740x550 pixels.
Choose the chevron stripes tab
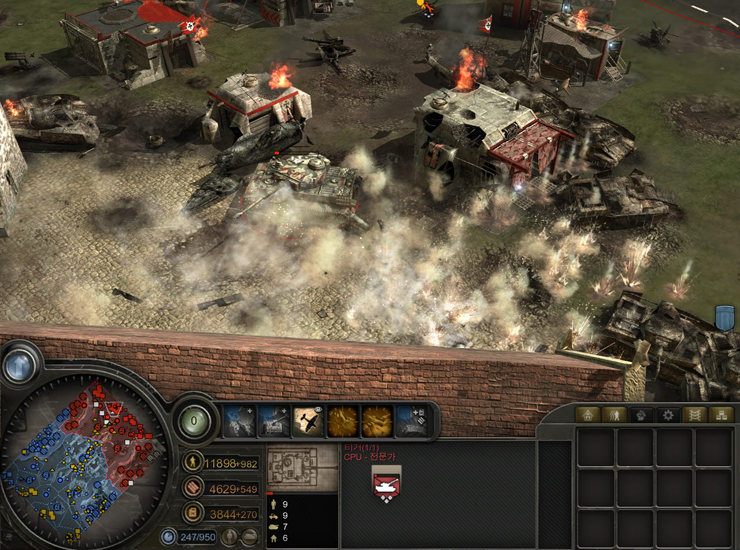coord(693,415)
